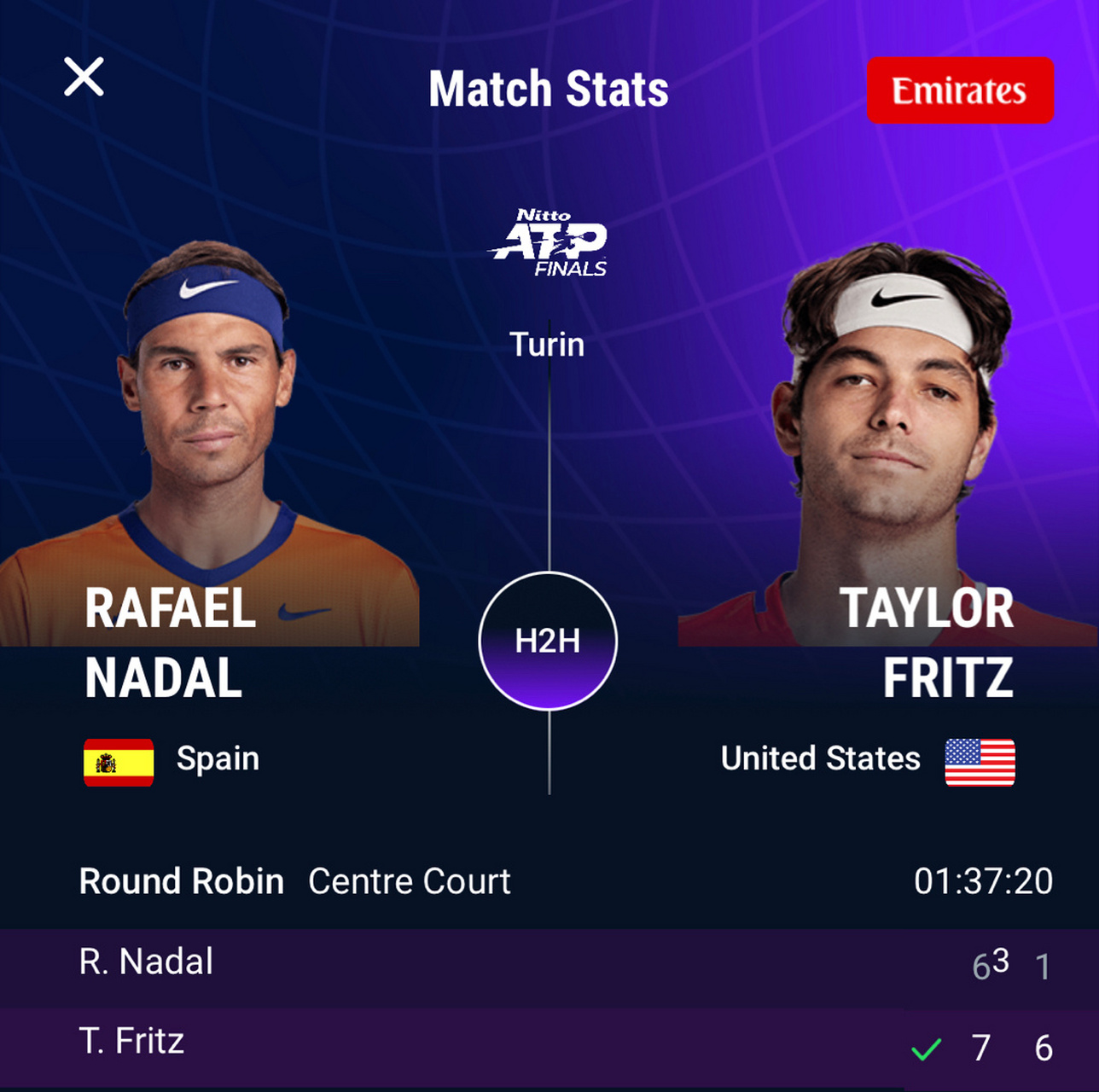
Task: Close the Match Stats screen
Action: tap(84, 78)
